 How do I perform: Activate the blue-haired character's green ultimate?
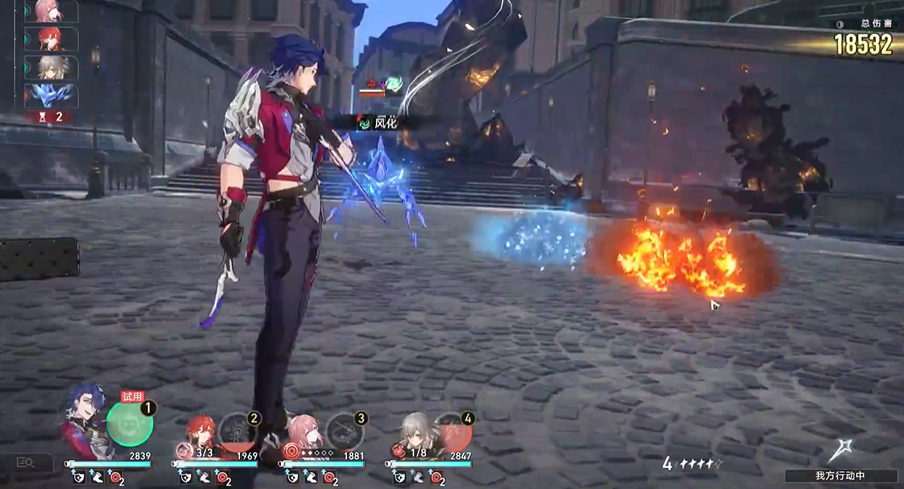[x=129, y=424]
